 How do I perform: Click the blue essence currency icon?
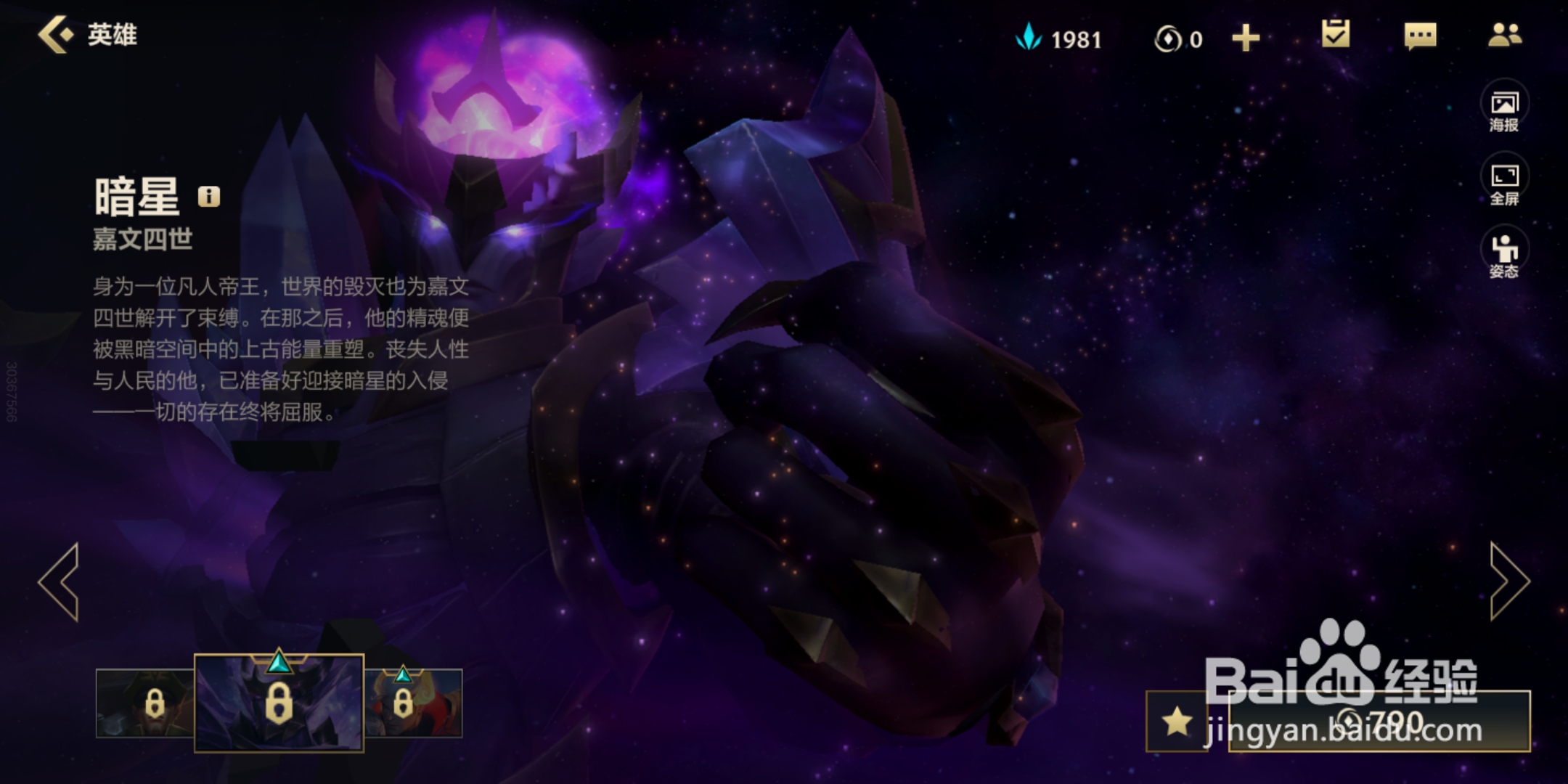[x=1029, y=38]
